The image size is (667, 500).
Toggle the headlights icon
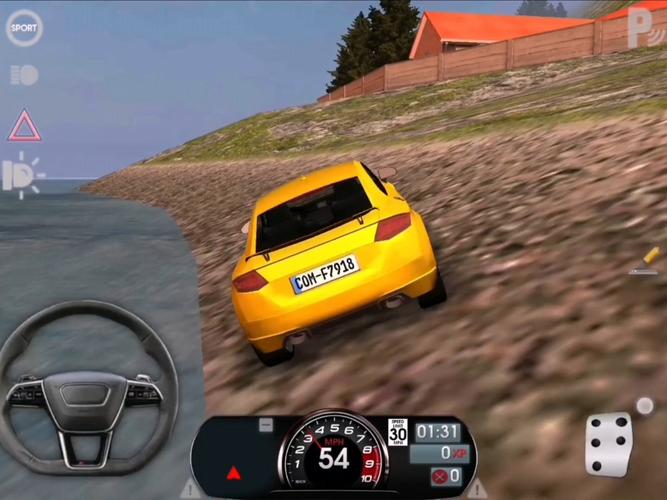[23, 176]
